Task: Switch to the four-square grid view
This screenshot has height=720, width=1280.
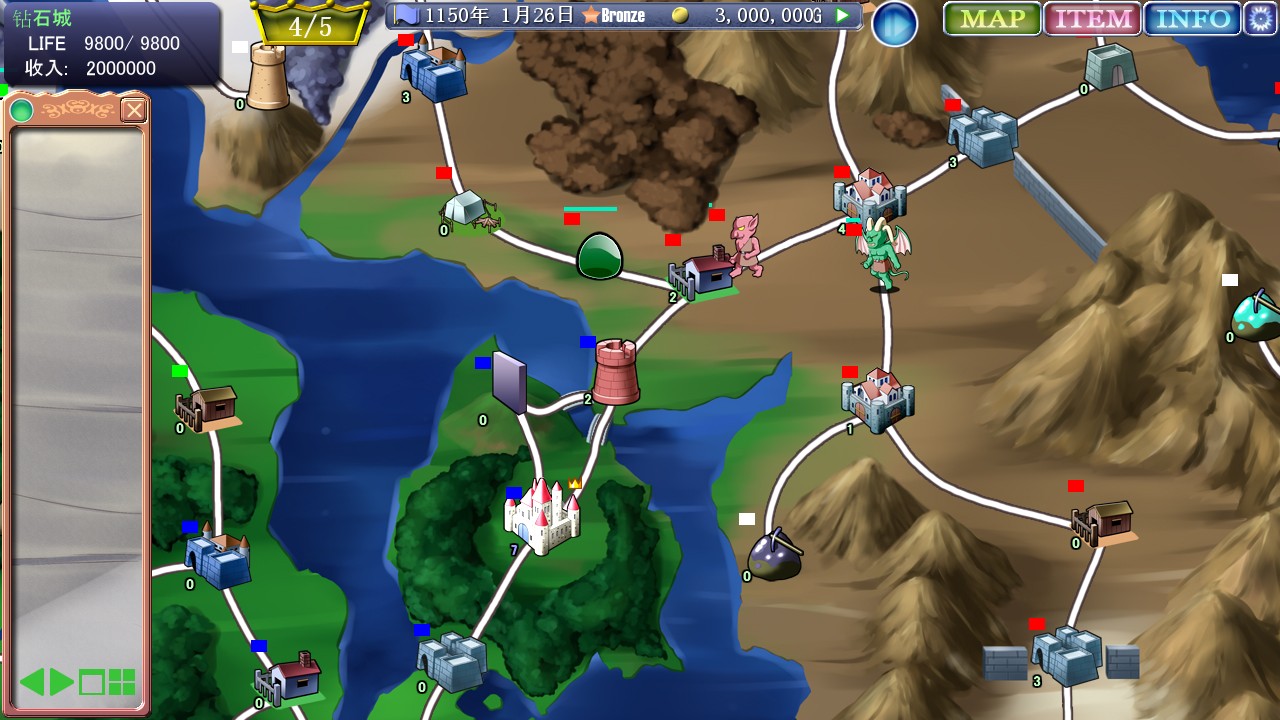Action: pos(122,683)
